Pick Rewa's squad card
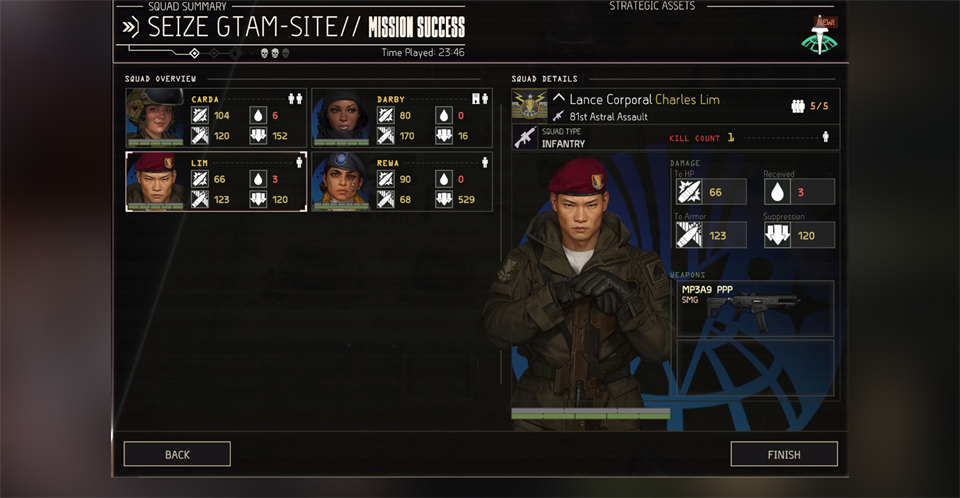The image size is (960, 498). pyautogui.click(x=402, y=181)
